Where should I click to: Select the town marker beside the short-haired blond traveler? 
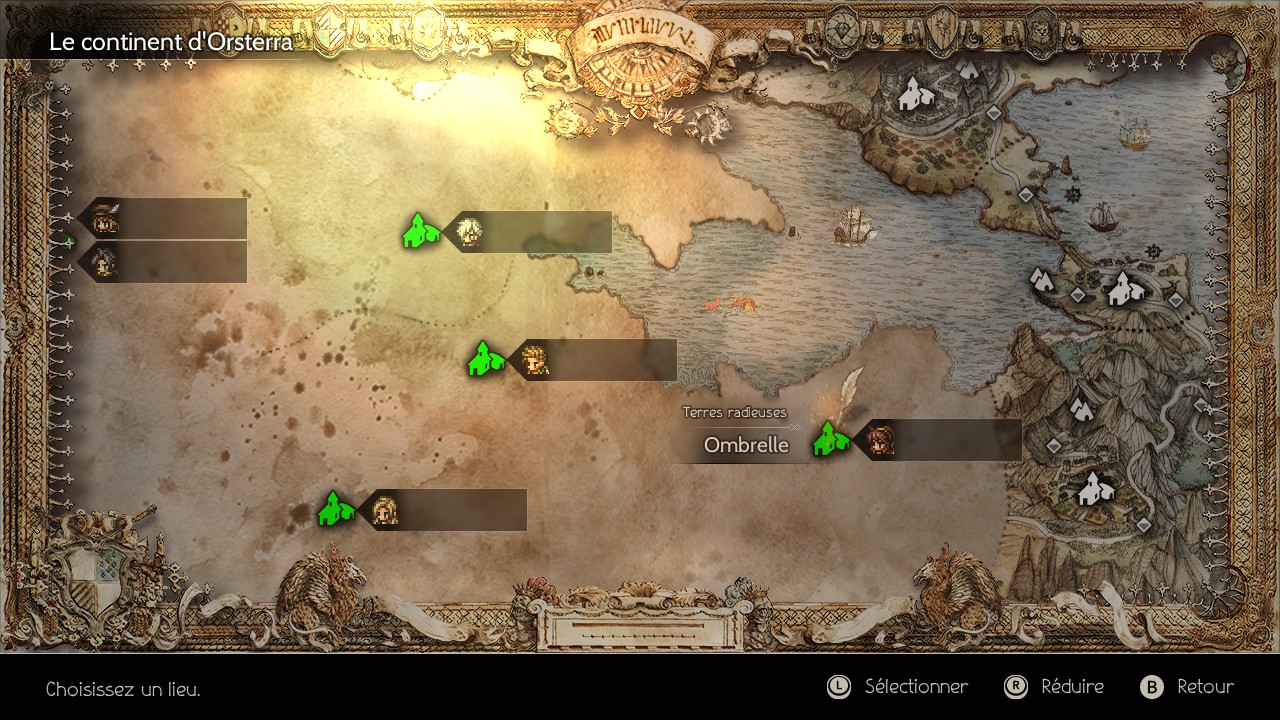486,359
